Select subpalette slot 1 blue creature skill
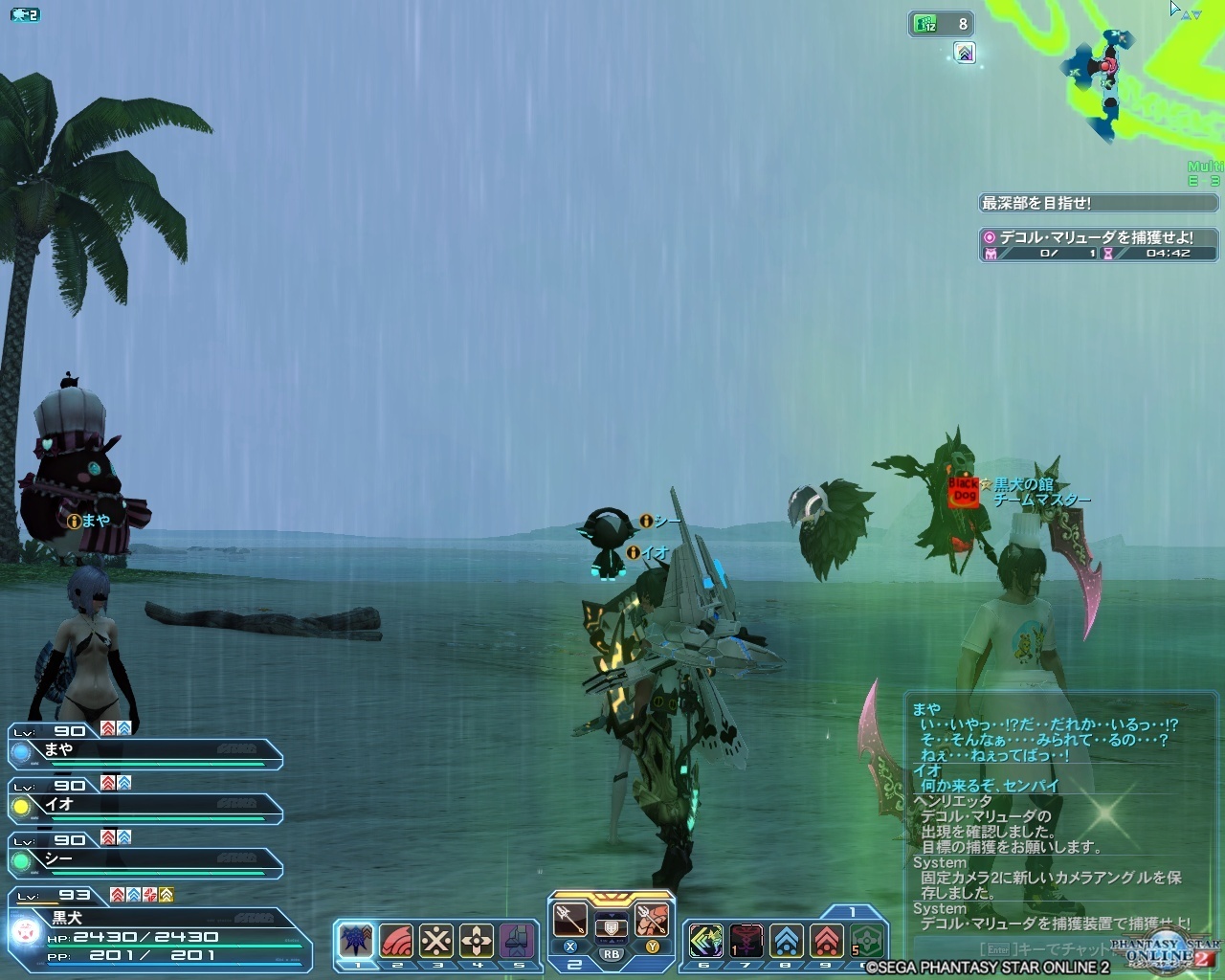 (x=356, y=940)
